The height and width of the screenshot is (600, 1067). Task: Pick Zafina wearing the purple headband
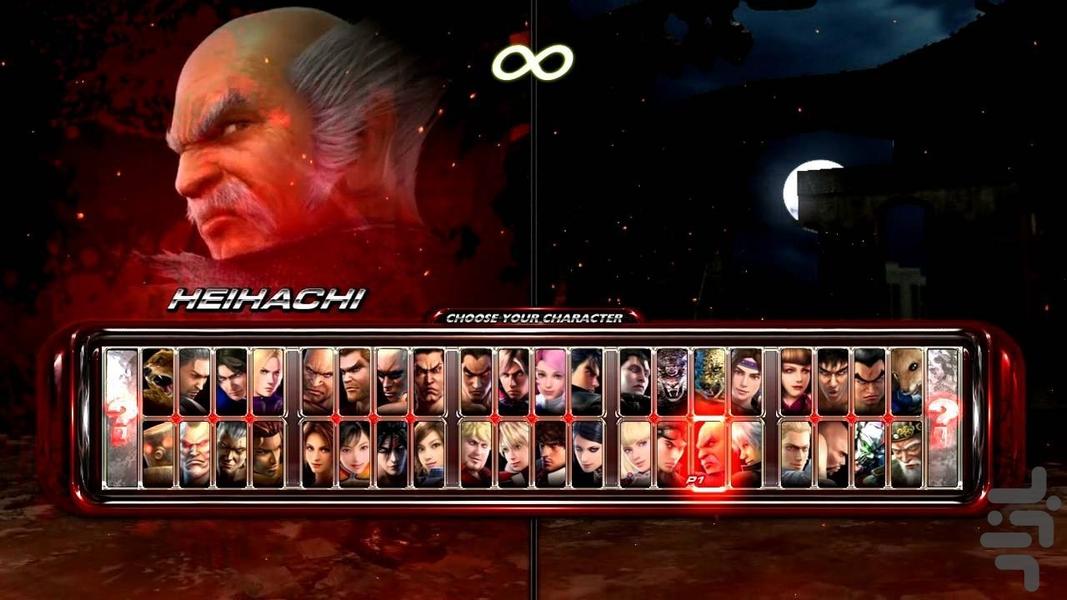(x=745, y=381)
